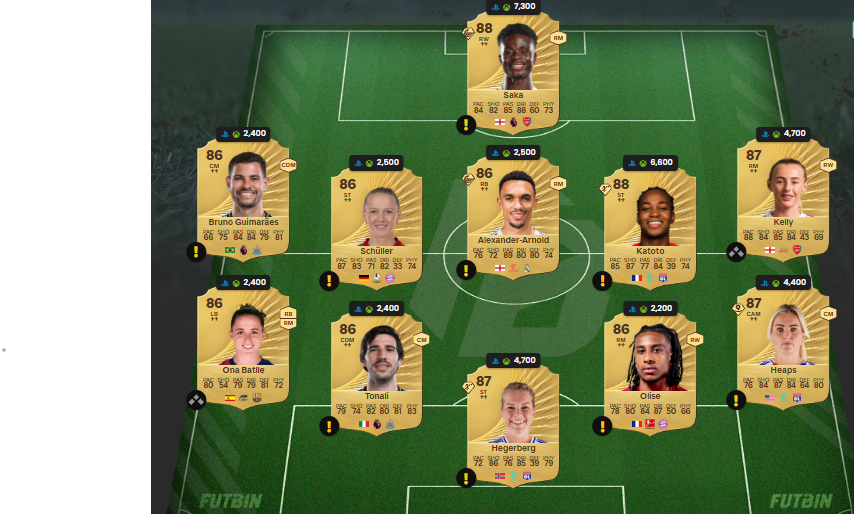Click Saka's 7,300 price tag
The height and width of the screenshot is (514, 854).
[512, 6]
